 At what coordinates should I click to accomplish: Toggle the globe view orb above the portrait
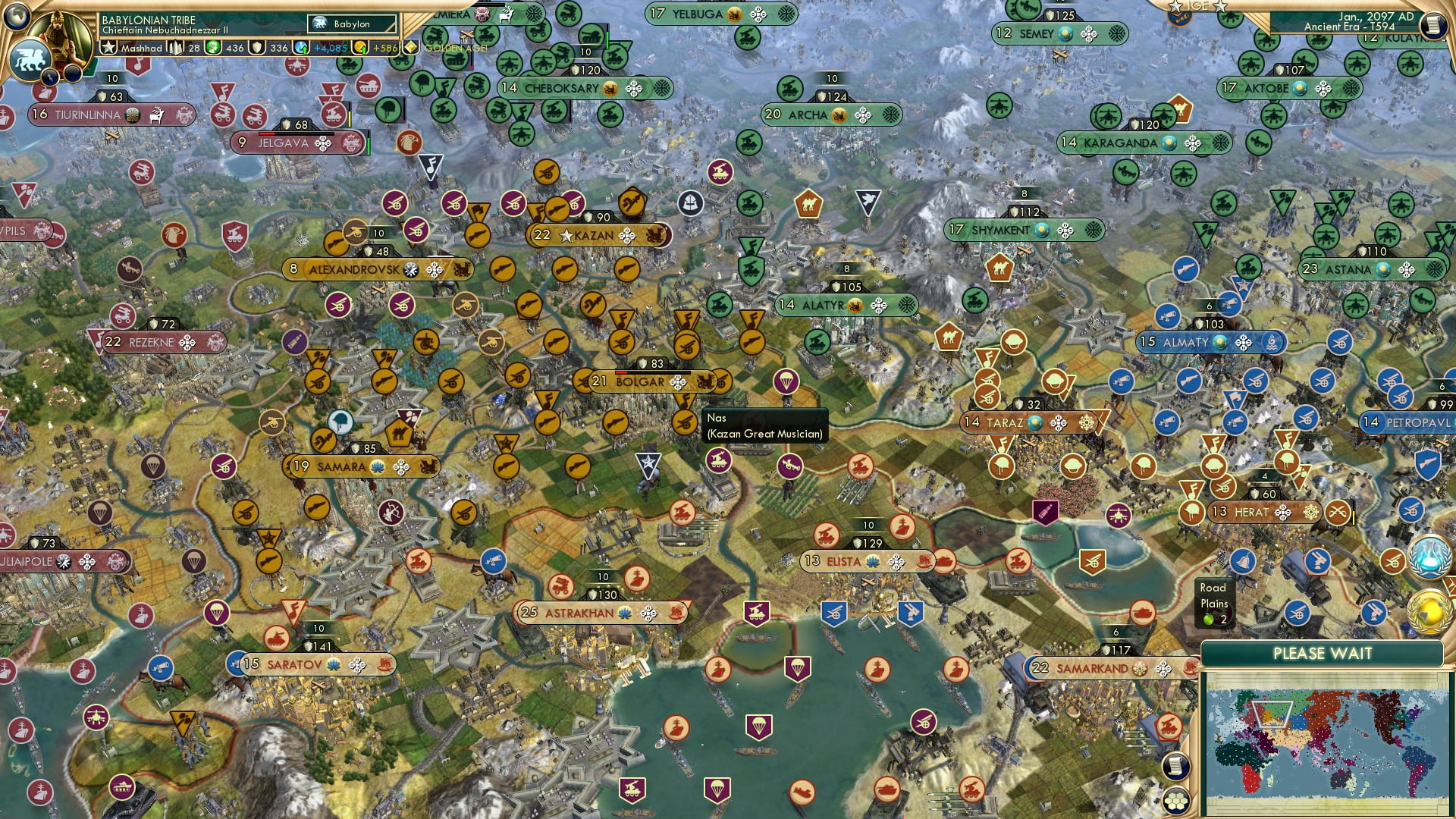coord(17,17)
